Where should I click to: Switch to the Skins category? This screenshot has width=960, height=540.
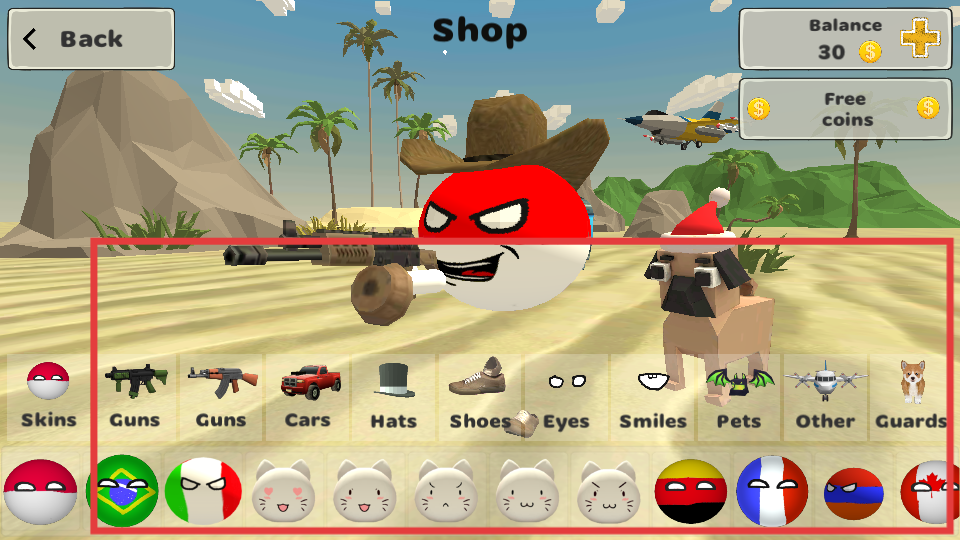tap(48, 397)
